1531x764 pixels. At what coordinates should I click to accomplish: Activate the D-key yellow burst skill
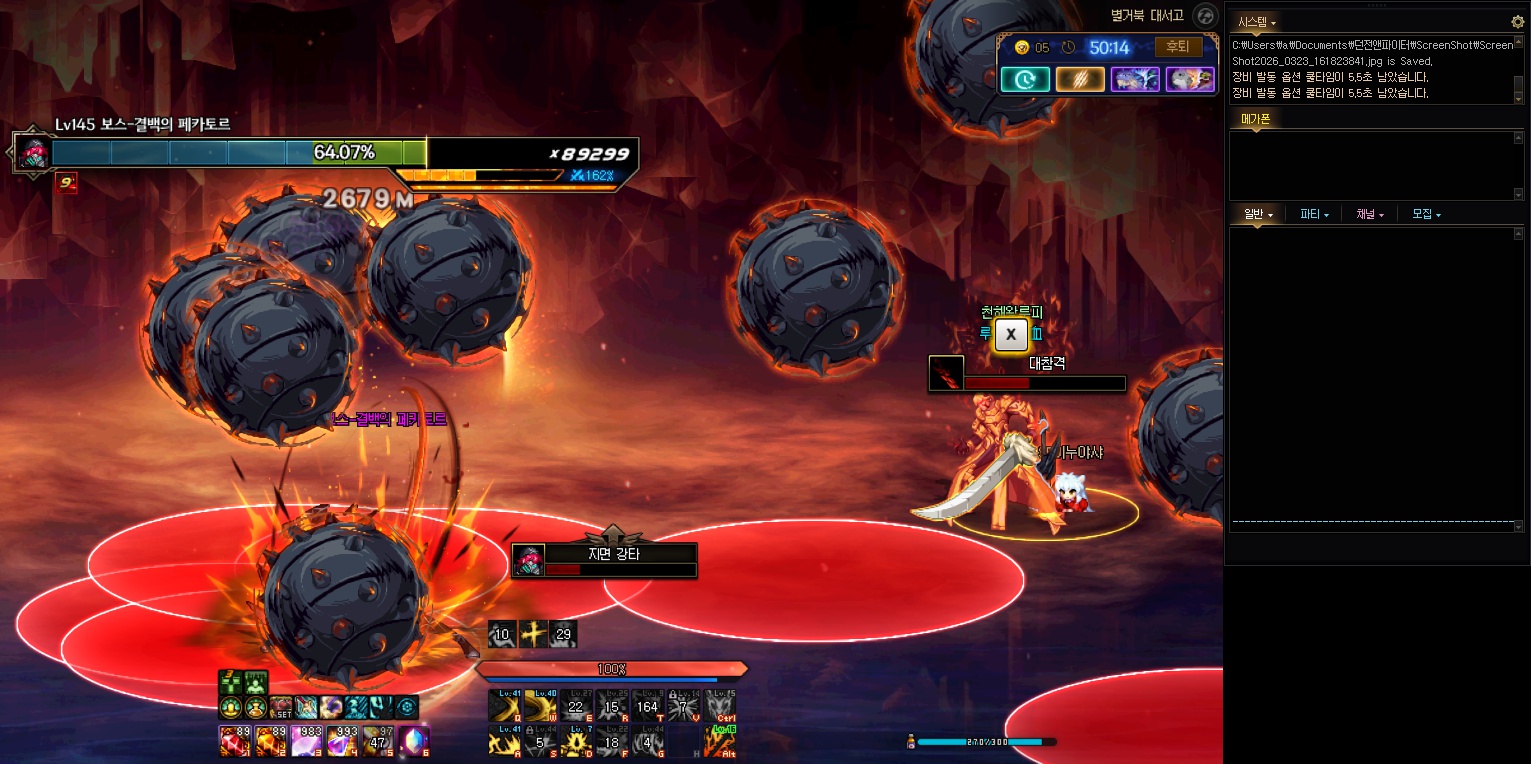[576, 741]
